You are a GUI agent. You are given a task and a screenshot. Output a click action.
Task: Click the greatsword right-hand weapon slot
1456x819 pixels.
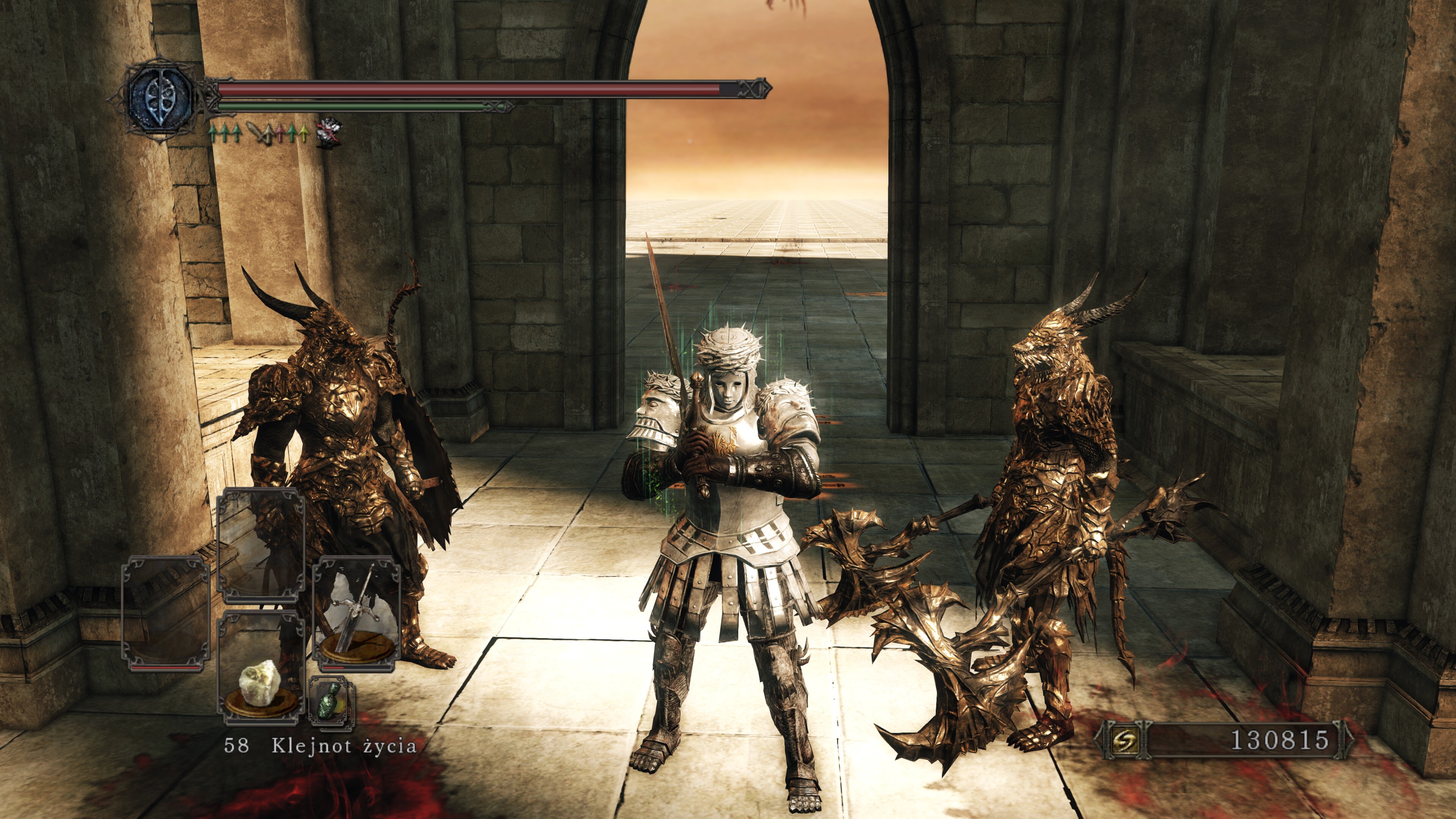coord(356,614)
